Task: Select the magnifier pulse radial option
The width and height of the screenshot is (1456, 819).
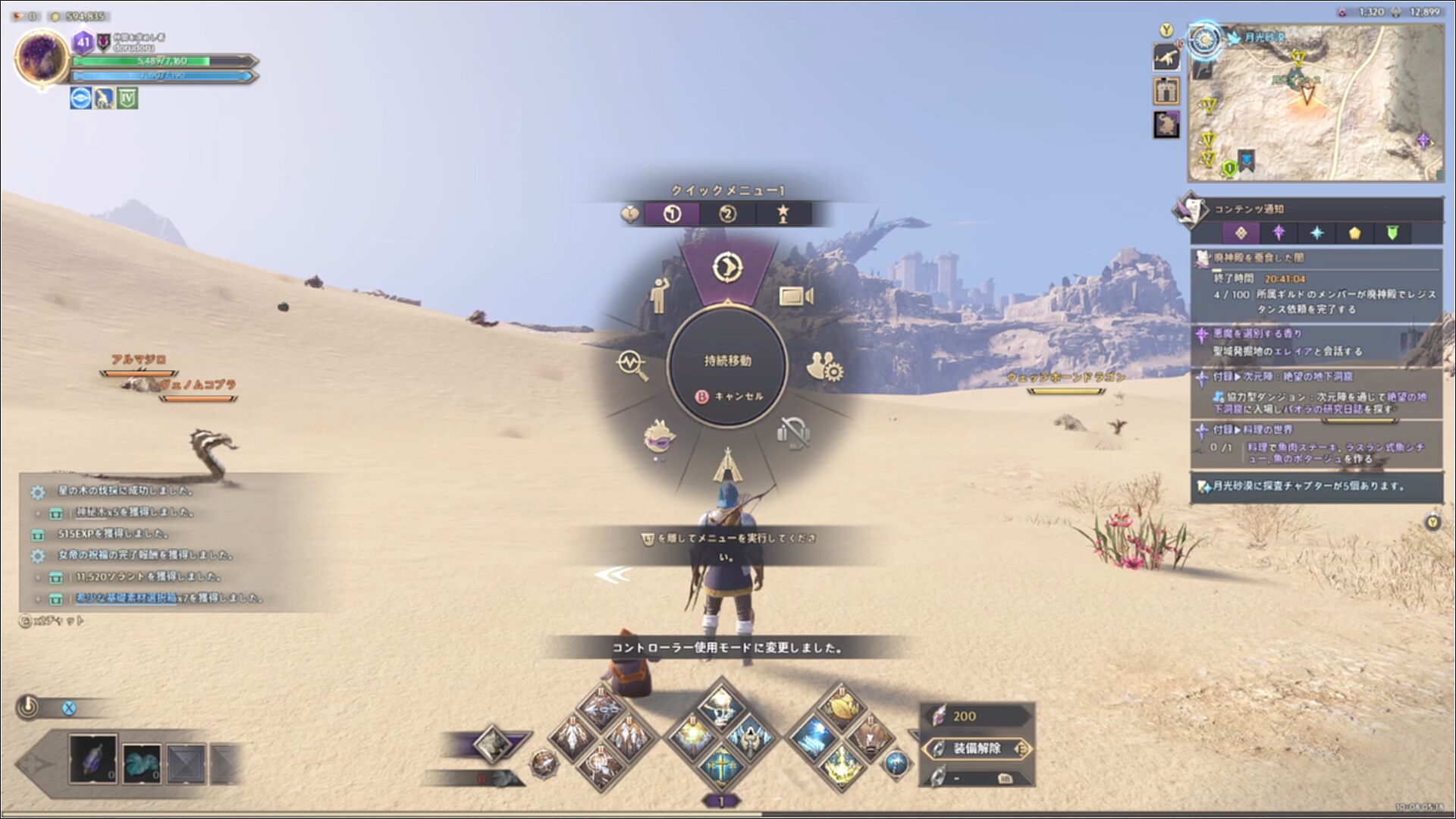Action: (x=632, y=365)
